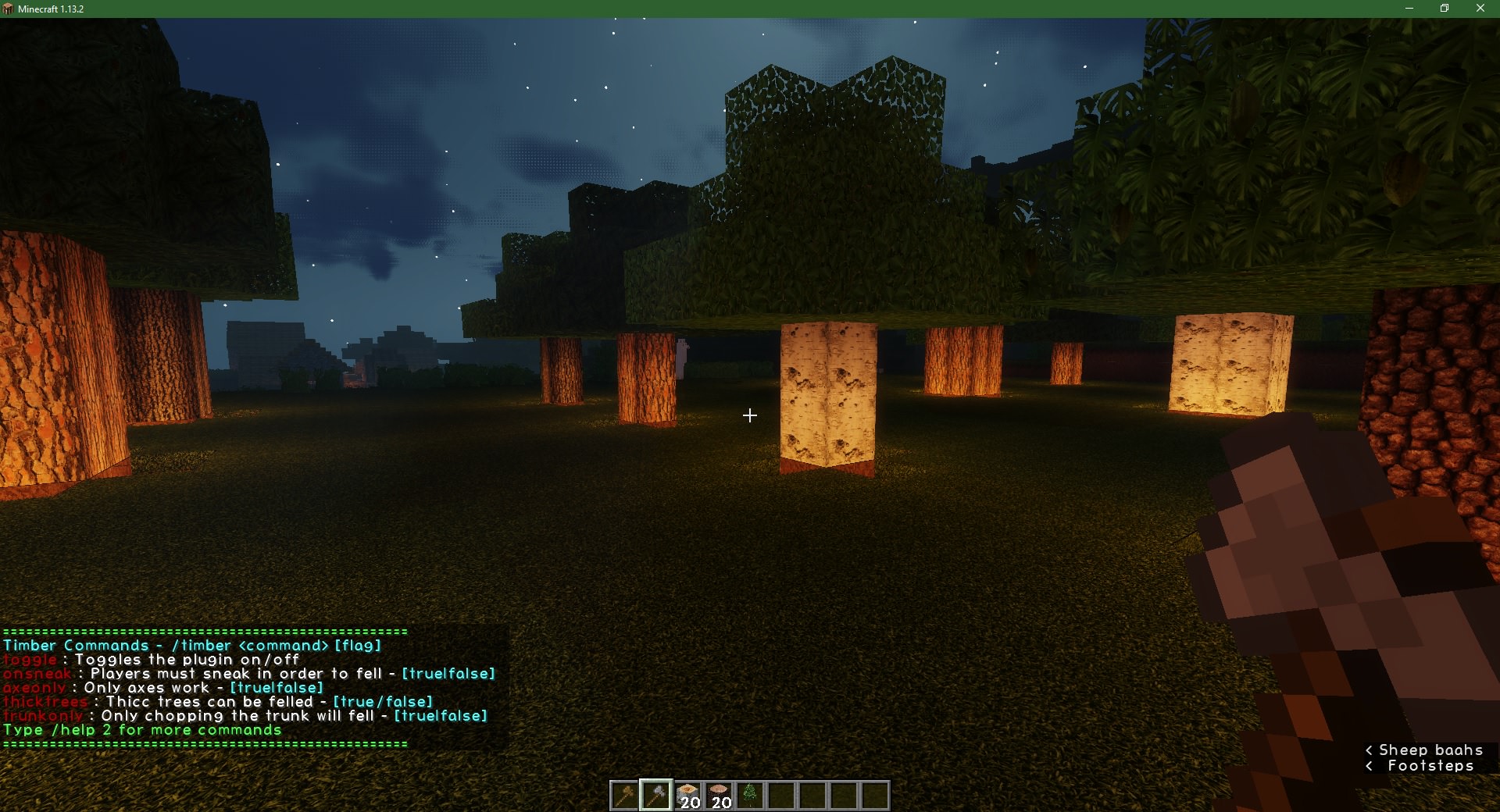Click the Minecraft 1.13.2 title bar label
The width and height of the screenshot is (1500, 812).
point(52,9)
